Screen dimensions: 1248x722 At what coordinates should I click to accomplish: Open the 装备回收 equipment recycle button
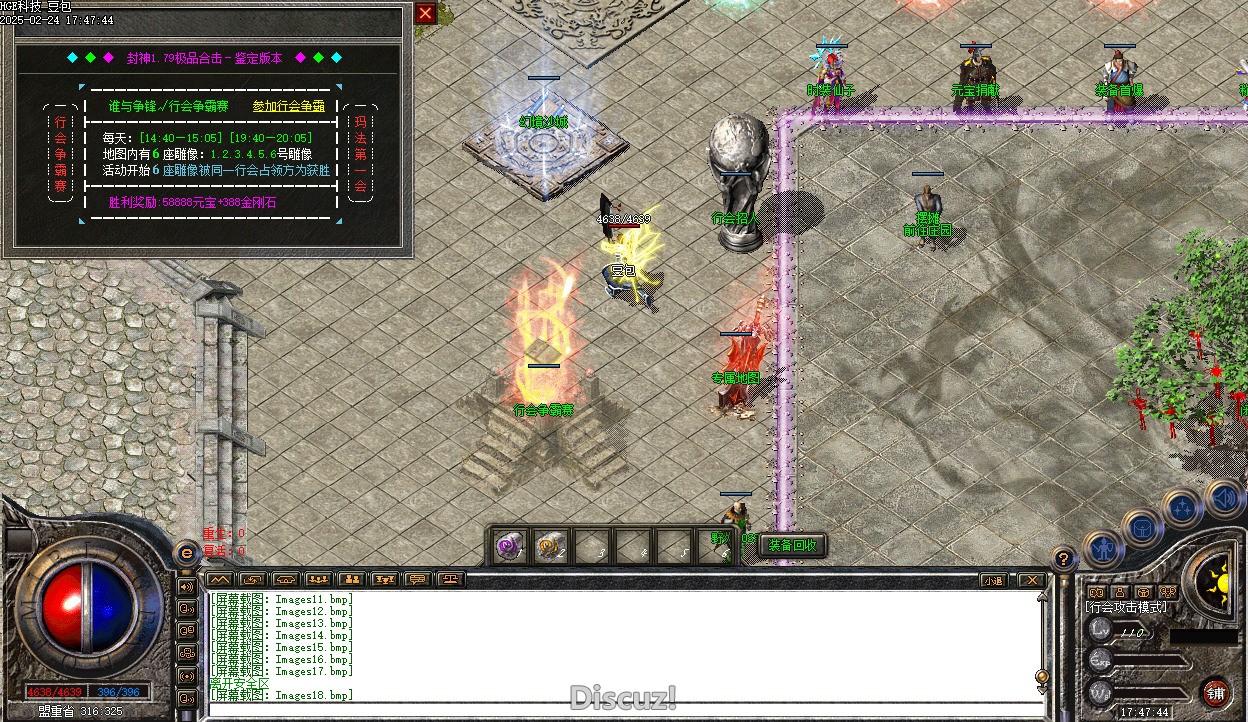click(x=793, y=545)
